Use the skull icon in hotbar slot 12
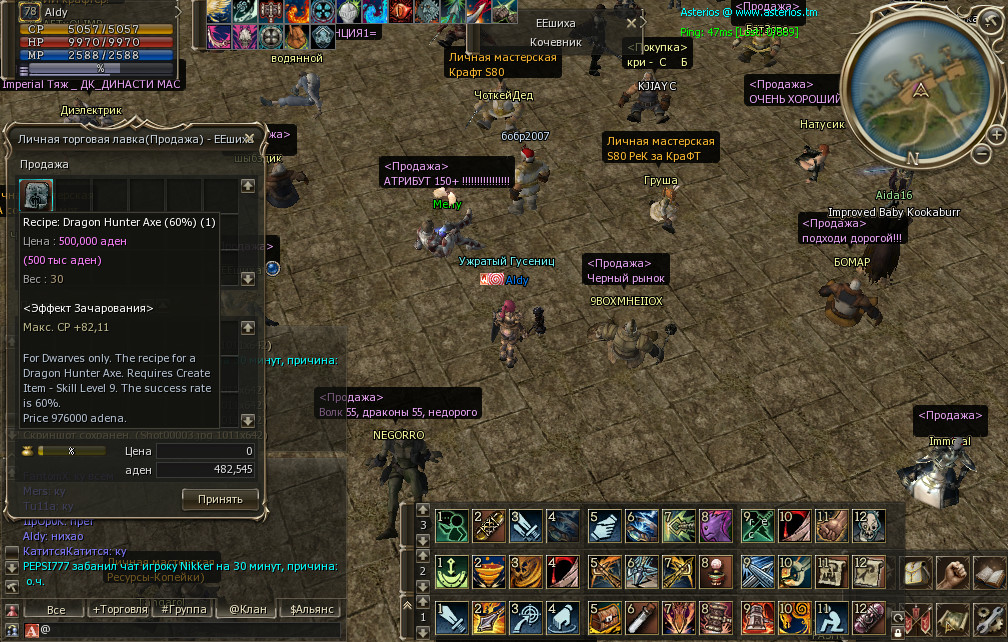The width and height of the screenshot is (1008, 642). 868,527
